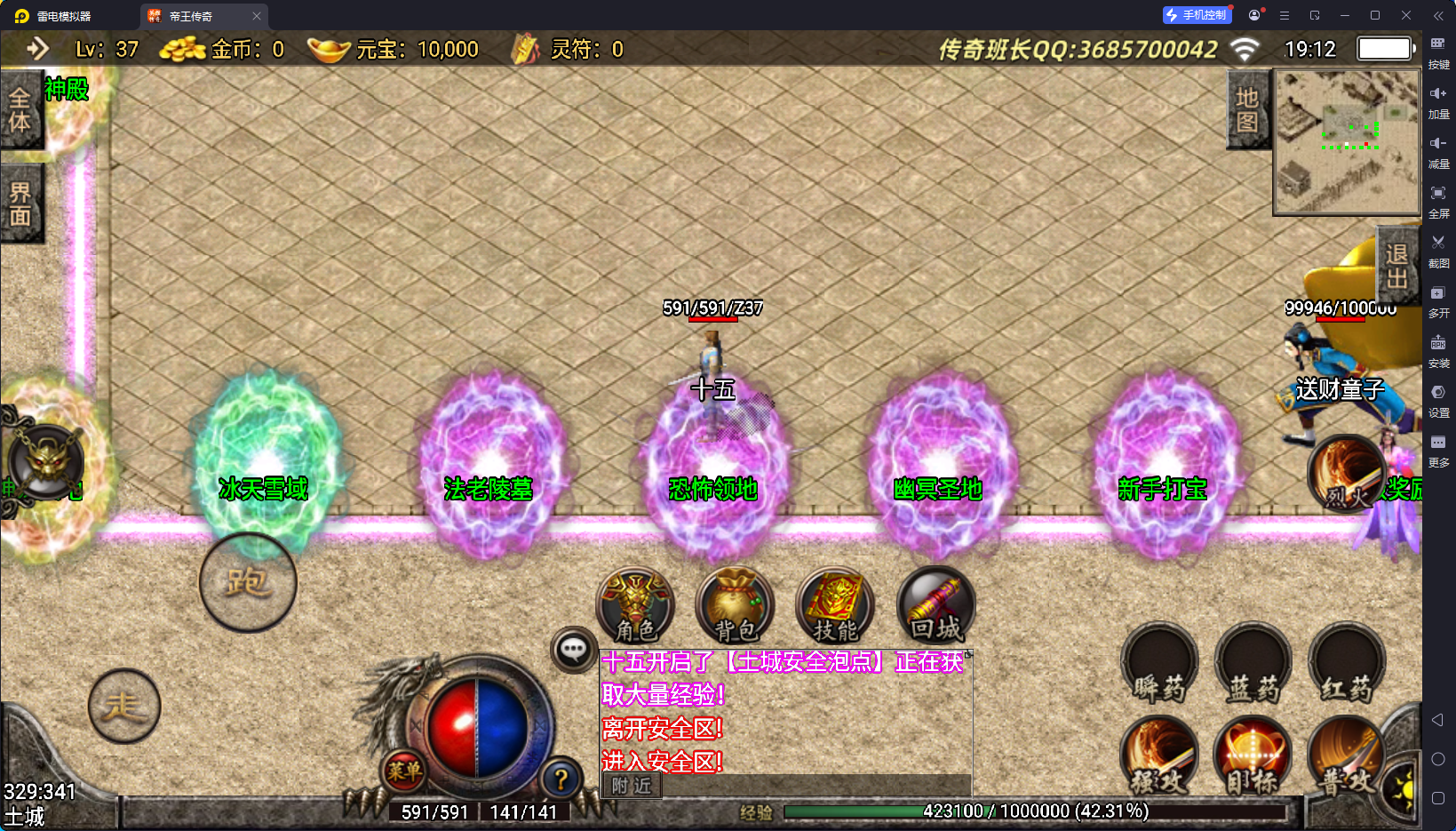
Task: Tap the 退出 exit button
Action: (x=1396, y=266)
